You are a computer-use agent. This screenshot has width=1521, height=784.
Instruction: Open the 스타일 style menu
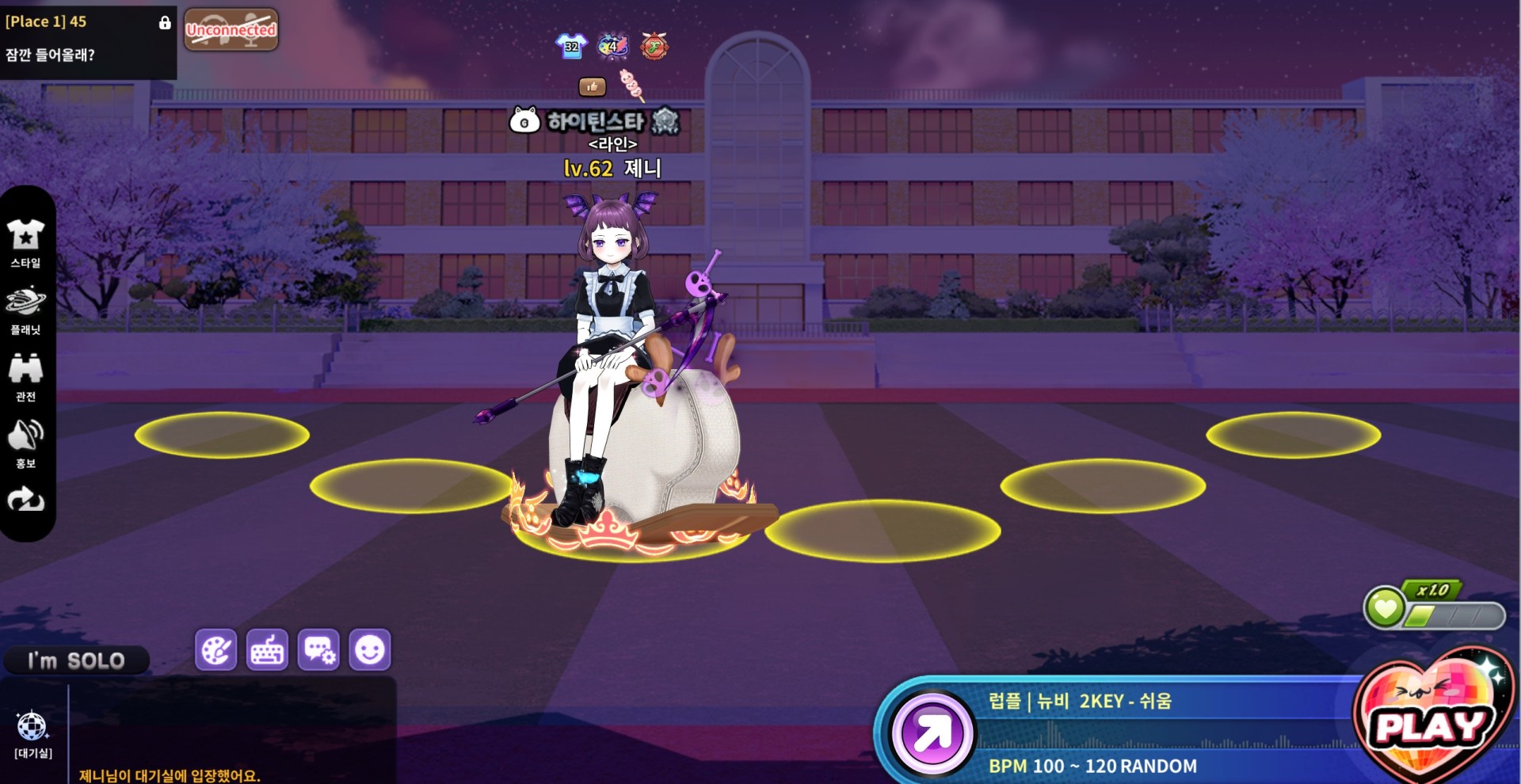[25, 242]
